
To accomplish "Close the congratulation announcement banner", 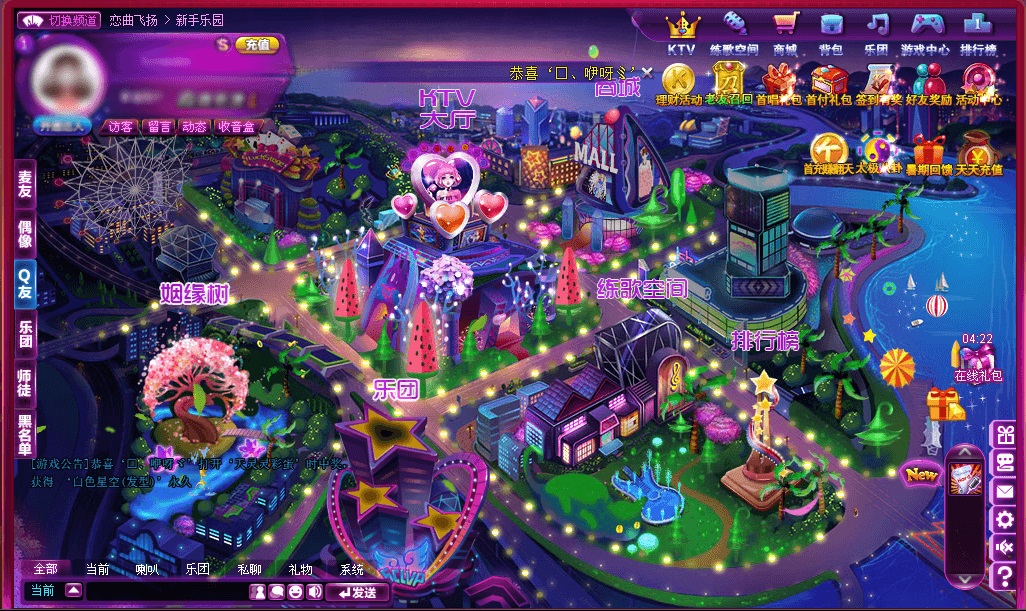I will [647, 73].
